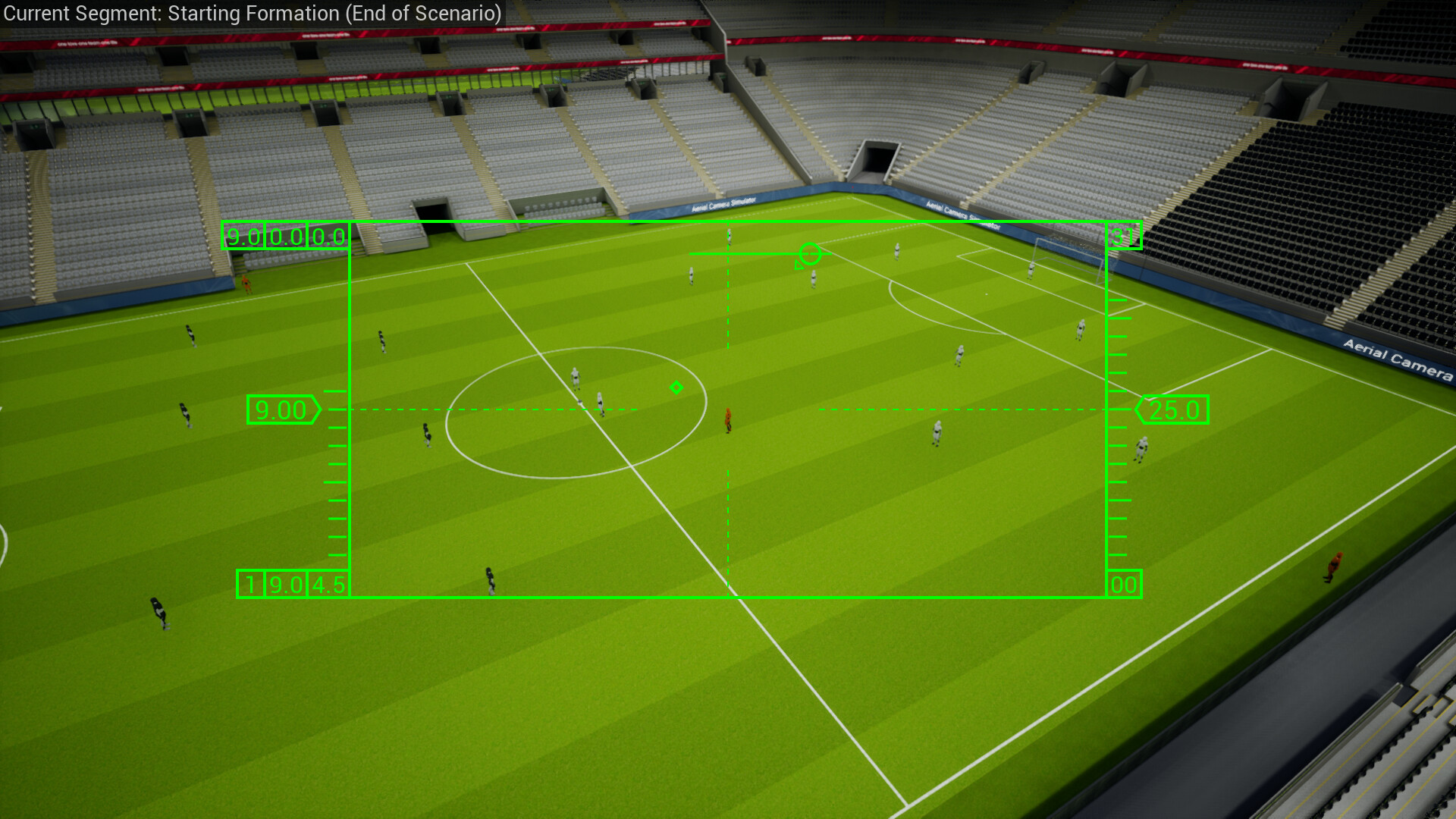Click the rightmost 0.0 indicator box
Screen dimensions: 1456x819
pos(328,237)
